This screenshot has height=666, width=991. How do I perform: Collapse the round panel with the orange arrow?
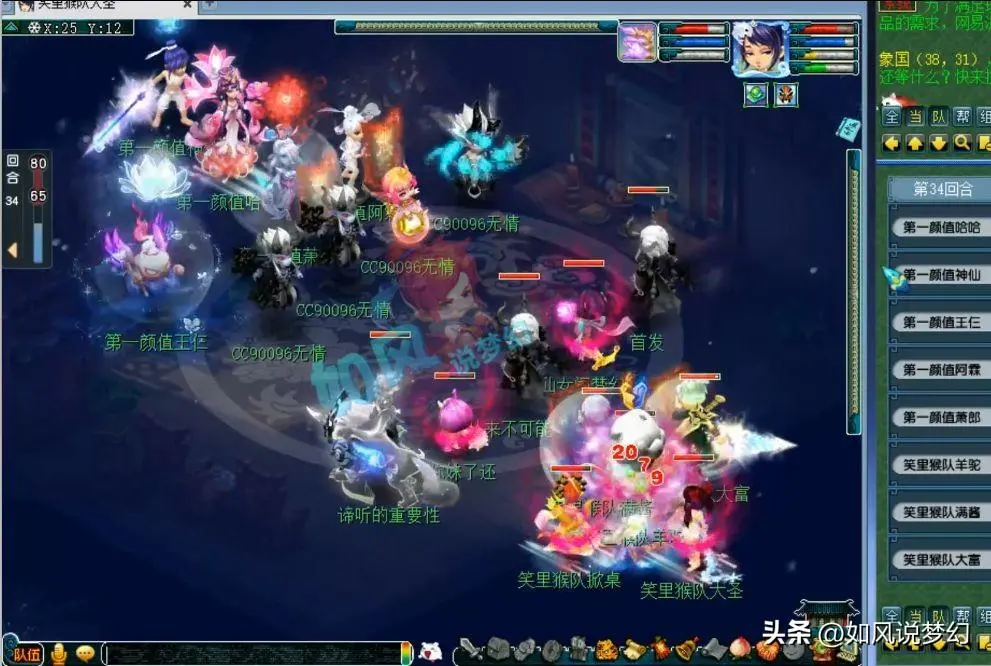[13, 250]
